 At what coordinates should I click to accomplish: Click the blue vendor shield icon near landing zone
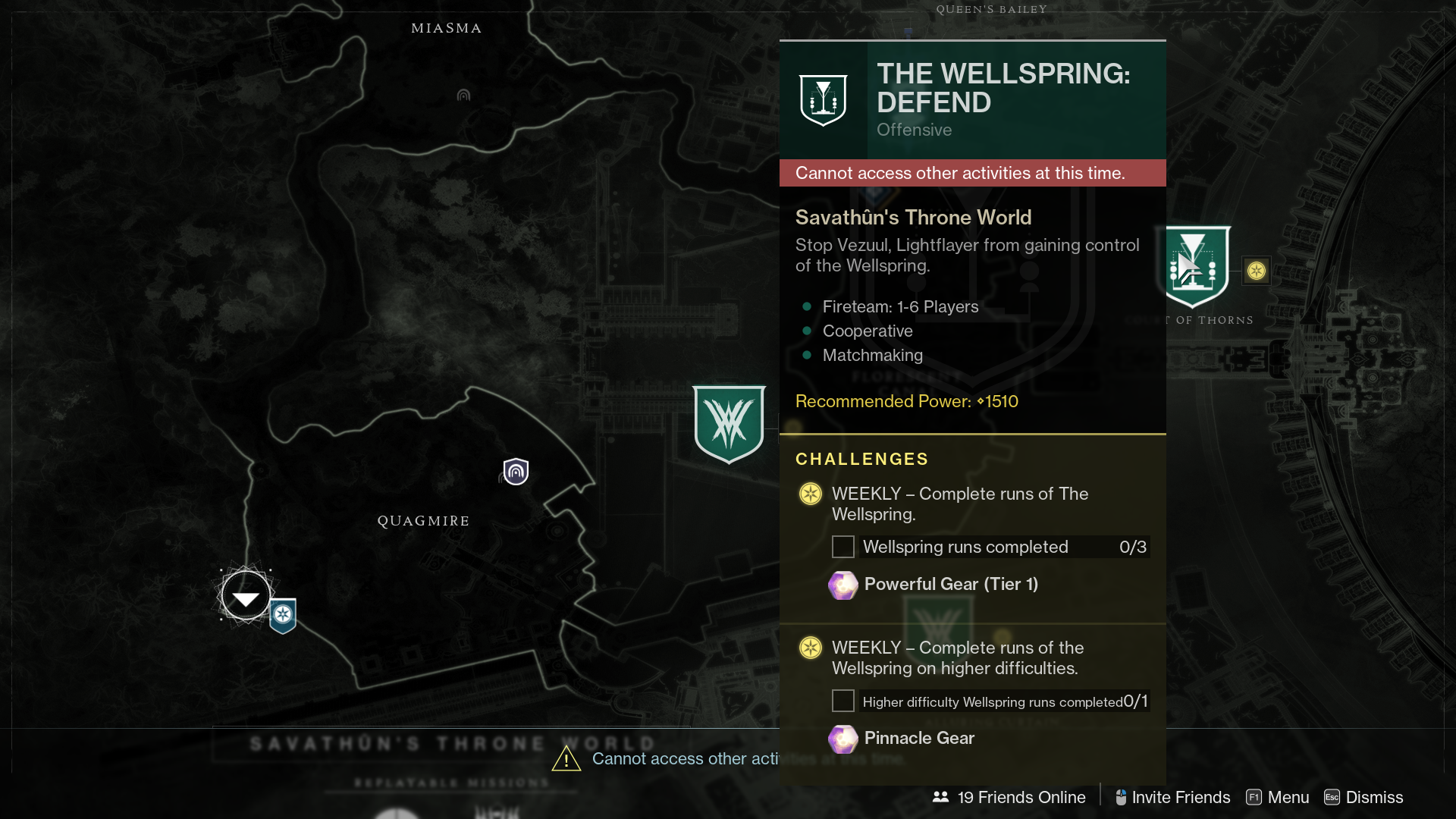(283, 615)
